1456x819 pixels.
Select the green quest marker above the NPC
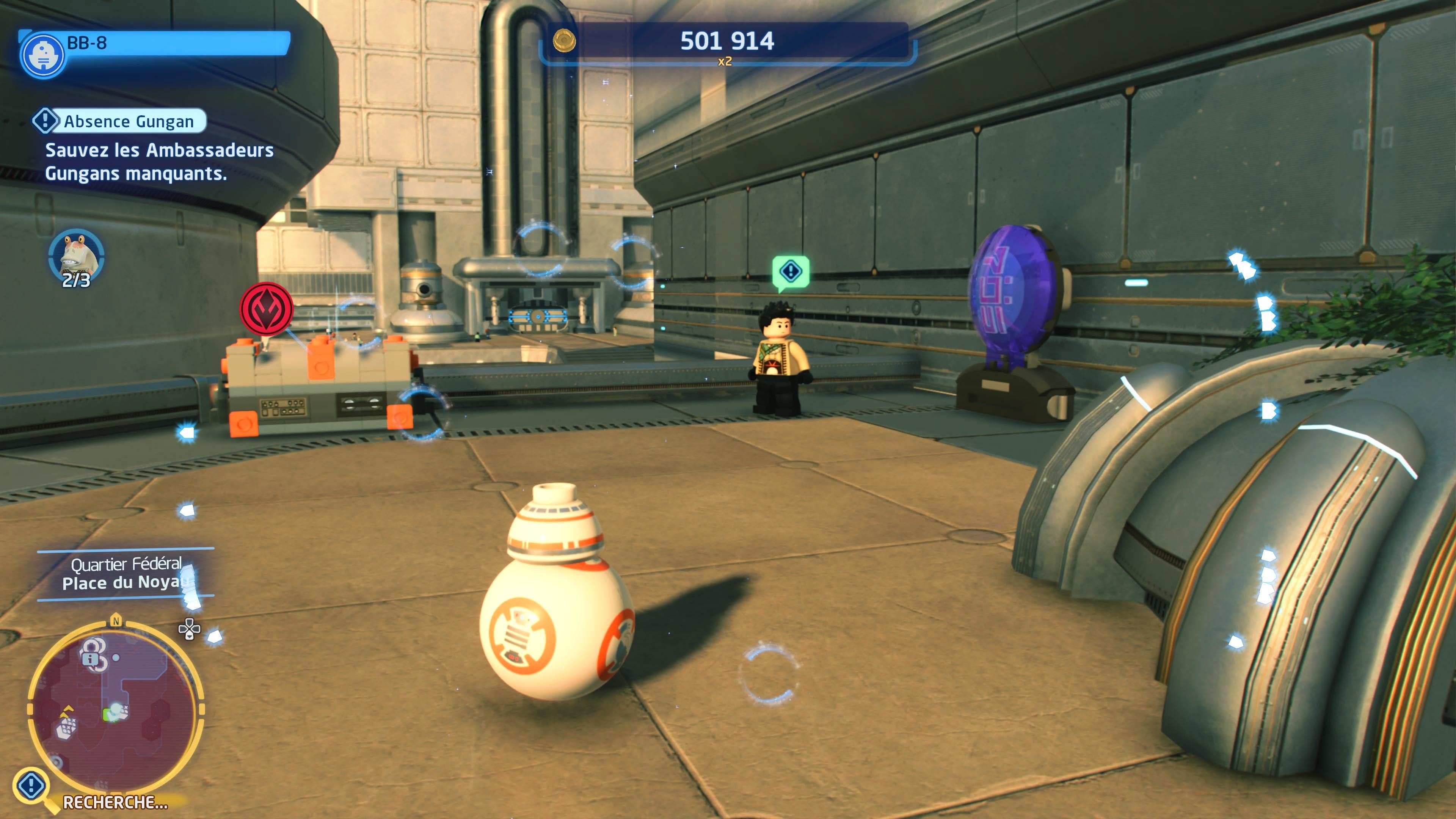point(790,272)
